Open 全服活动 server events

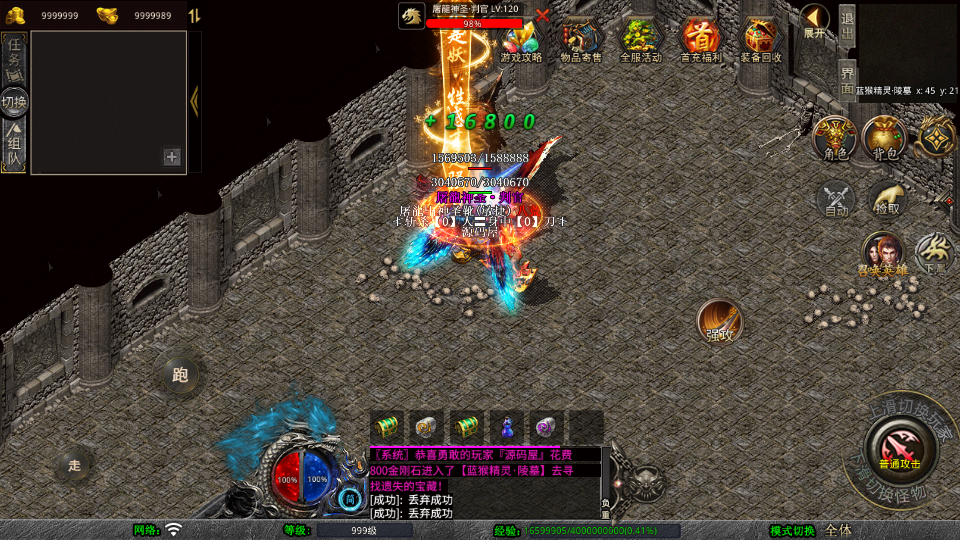coord(641,41)
